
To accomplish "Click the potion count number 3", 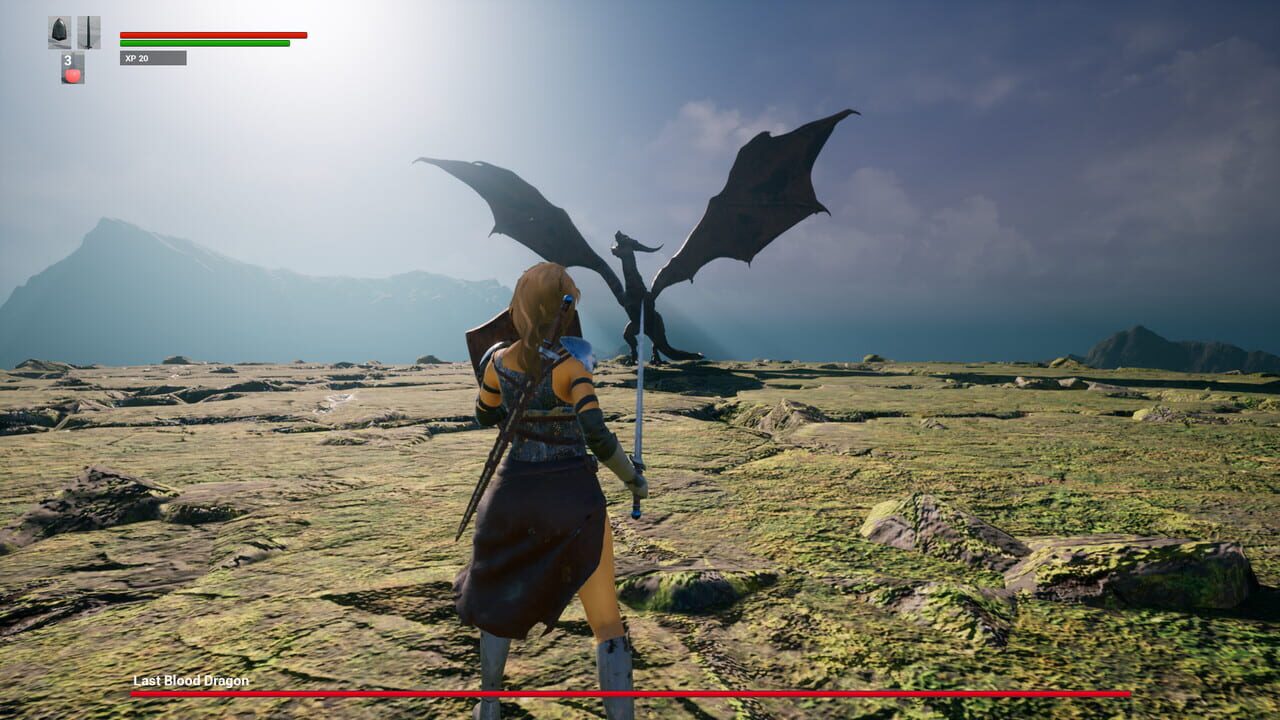I will (68, 58).
